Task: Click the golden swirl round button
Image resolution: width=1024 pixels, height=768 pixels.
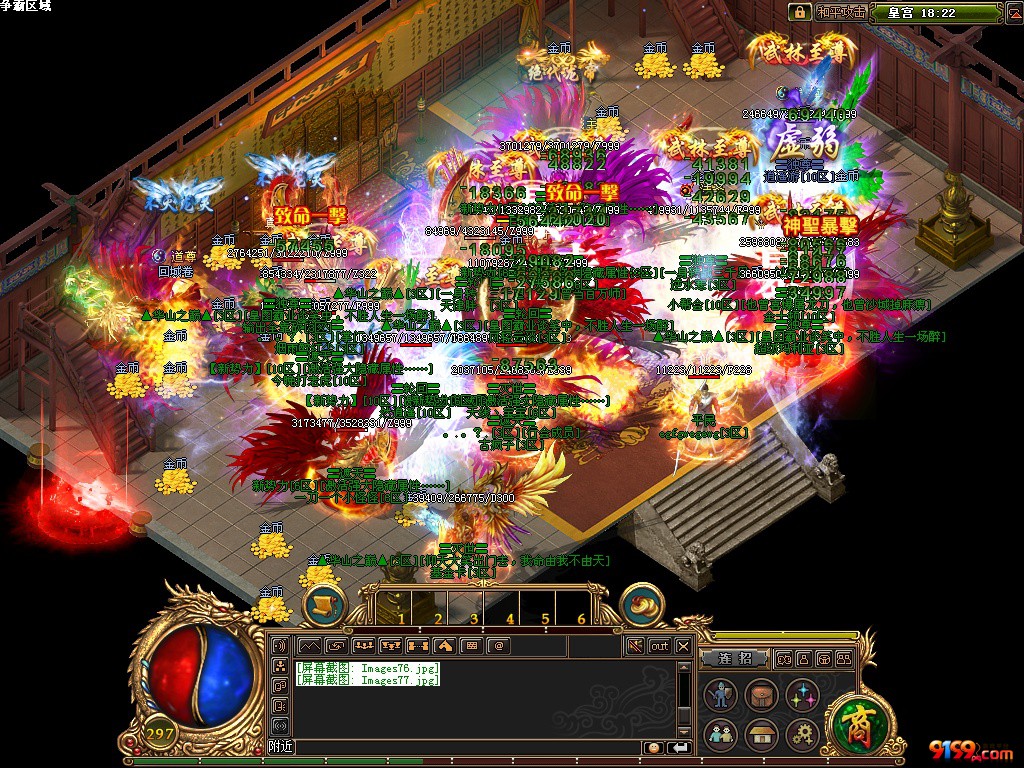Action: point(643,602)
